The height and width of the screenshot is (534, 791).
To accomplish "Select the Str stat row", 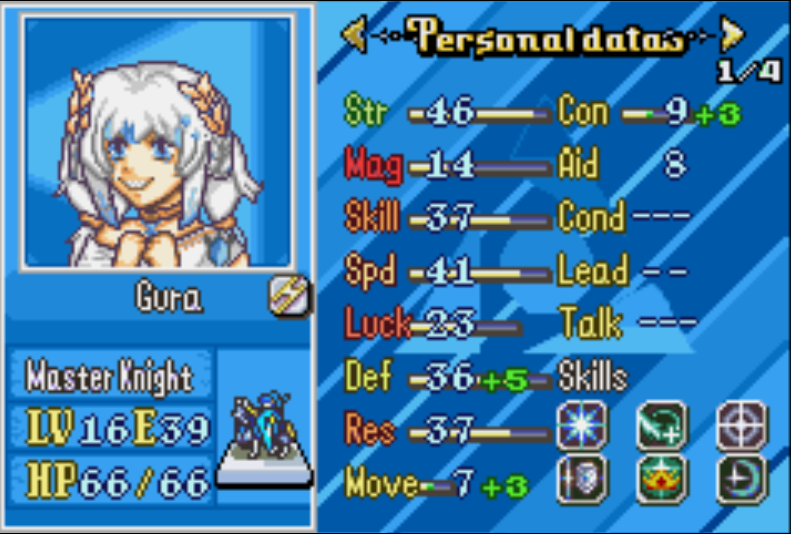I will click(446, 112).
